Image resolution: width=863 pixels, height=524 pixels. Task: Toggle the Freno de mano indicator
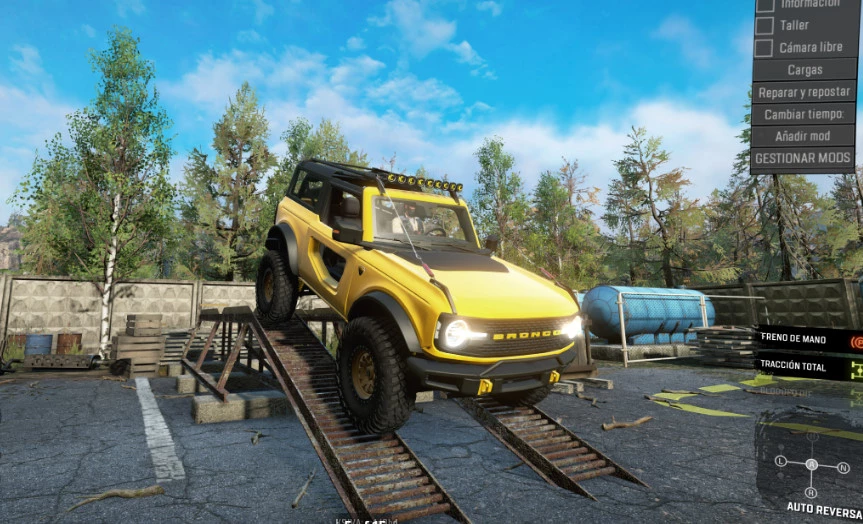click(856, 341)
